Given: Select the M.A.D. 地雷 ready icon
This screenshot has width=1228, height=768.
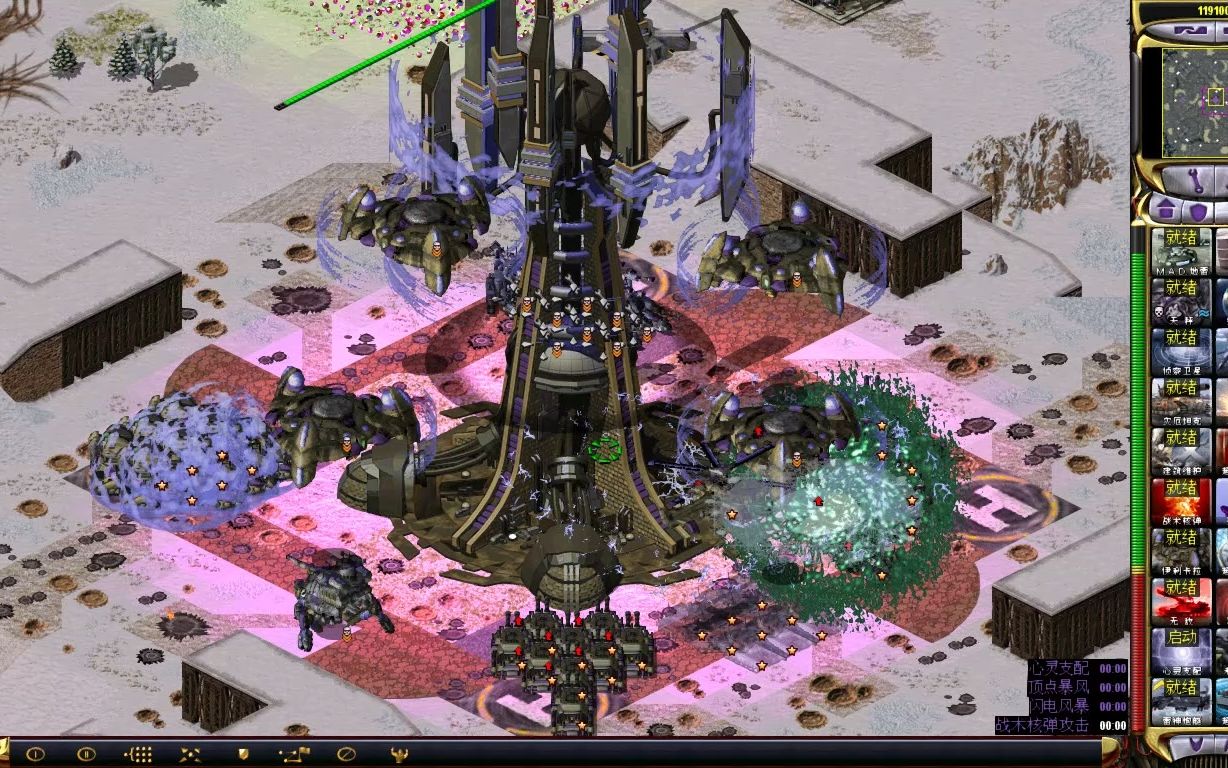Looking at the screenshot, I should click(x=1181, y=250).
